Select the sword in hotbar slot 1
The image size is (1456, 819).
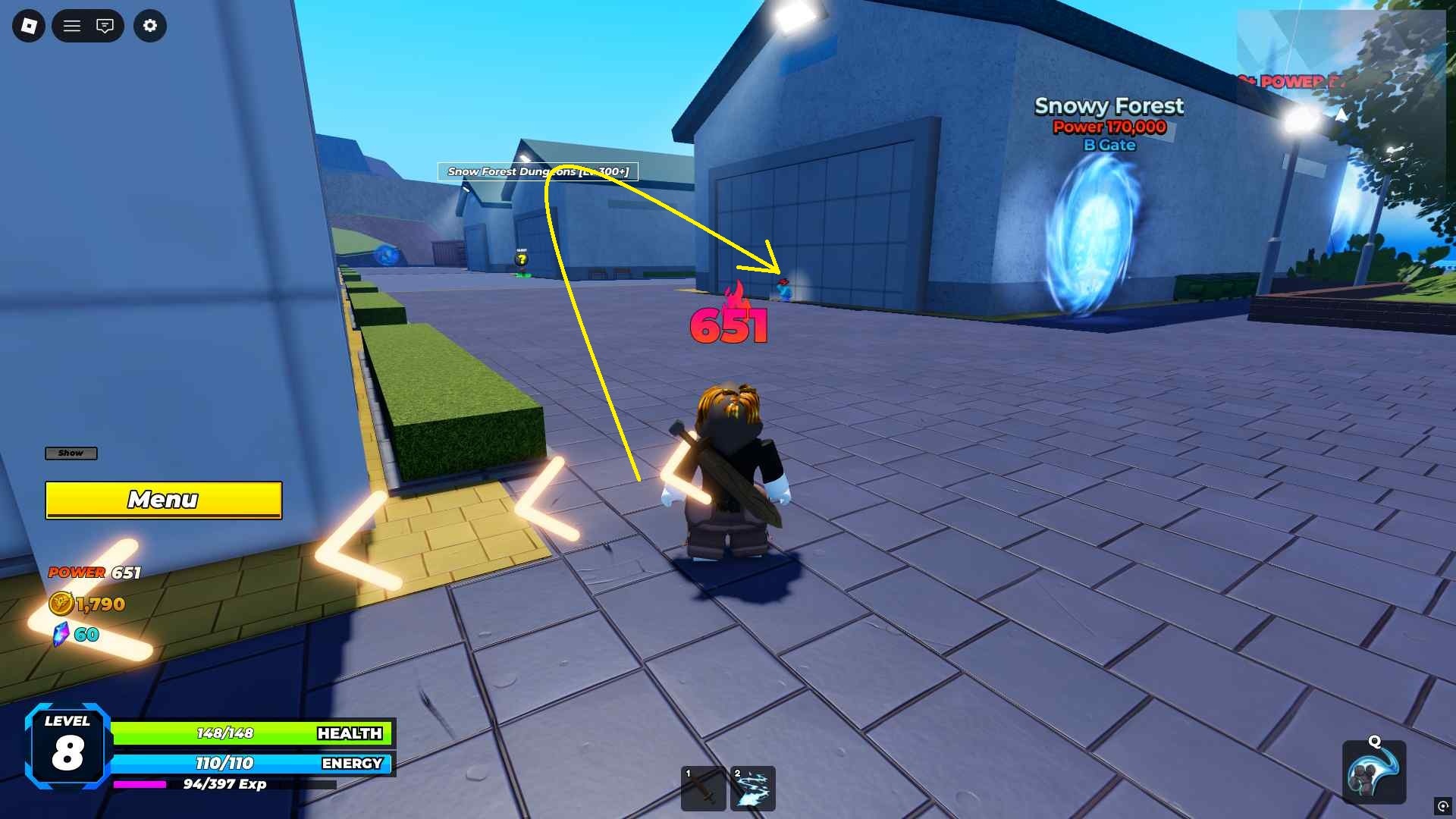pyautogui.click(x=703, y=789)
